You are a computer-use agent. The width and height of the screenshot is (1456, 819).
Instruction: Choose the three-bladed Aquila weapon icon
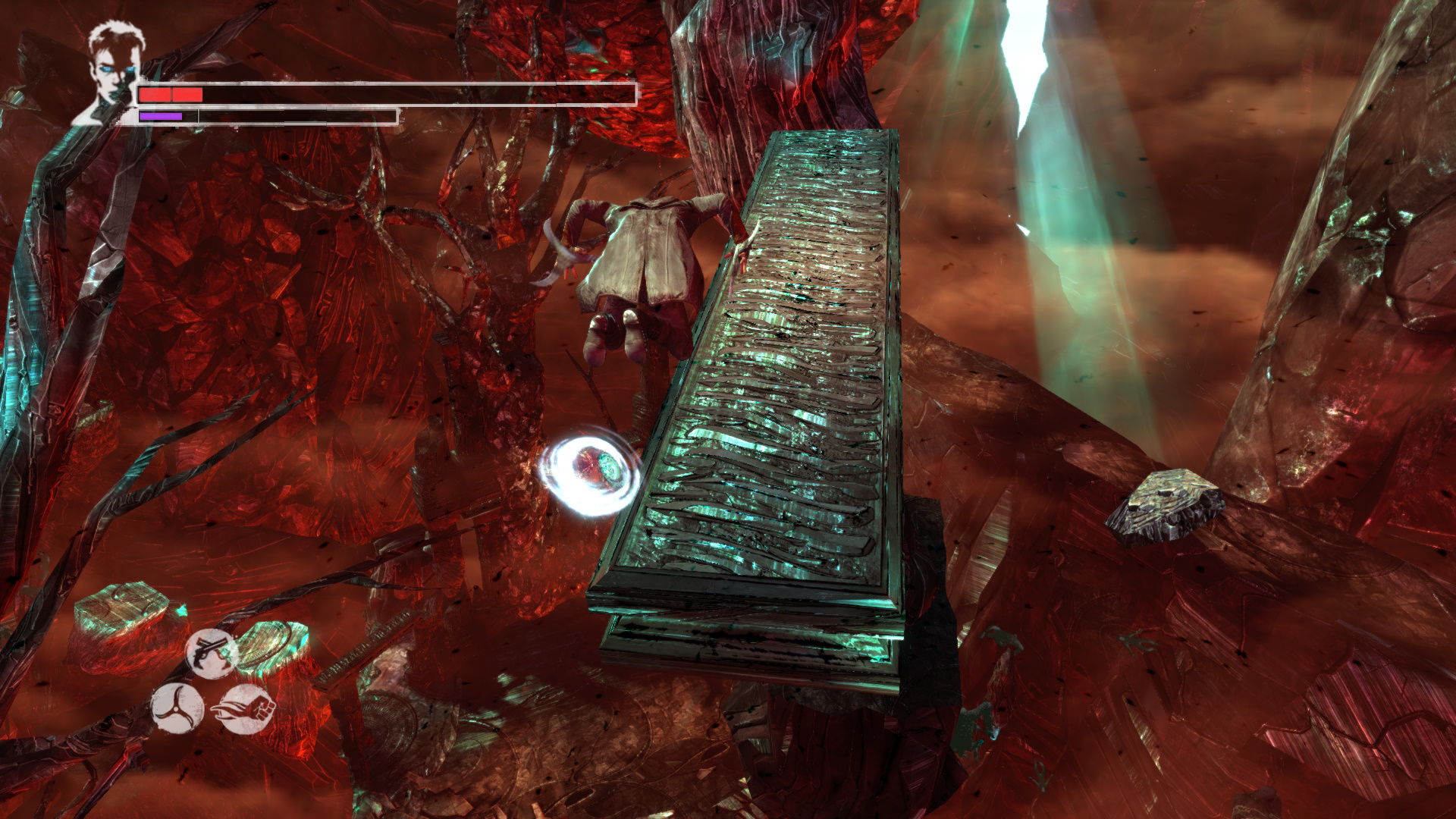pyautogui.click(x=177, y=708)
